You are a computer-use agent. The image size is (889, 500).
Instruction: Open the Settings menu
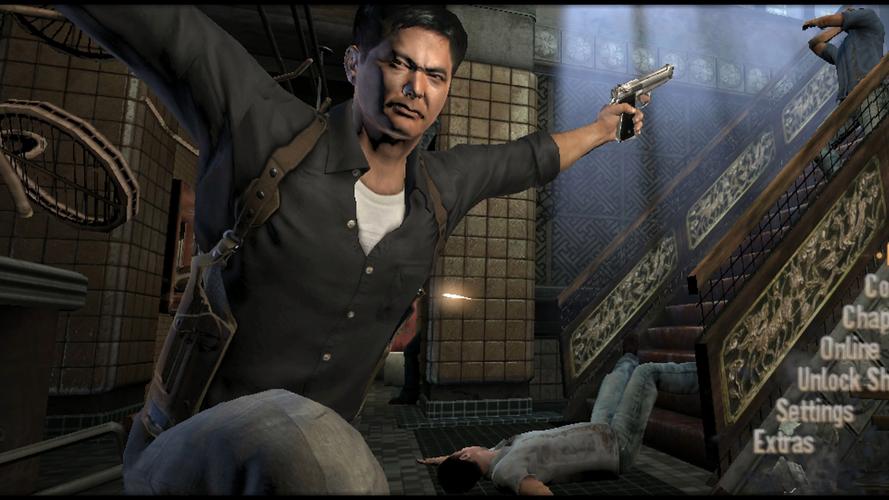click(815, 411)
